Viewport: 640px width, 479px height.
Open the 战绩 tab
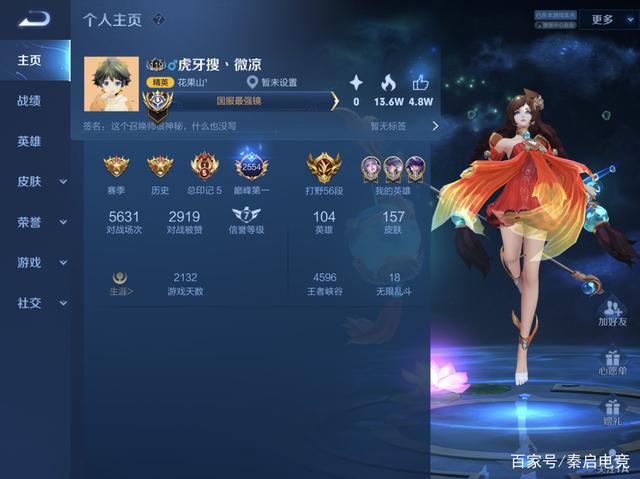click(29, 101)
